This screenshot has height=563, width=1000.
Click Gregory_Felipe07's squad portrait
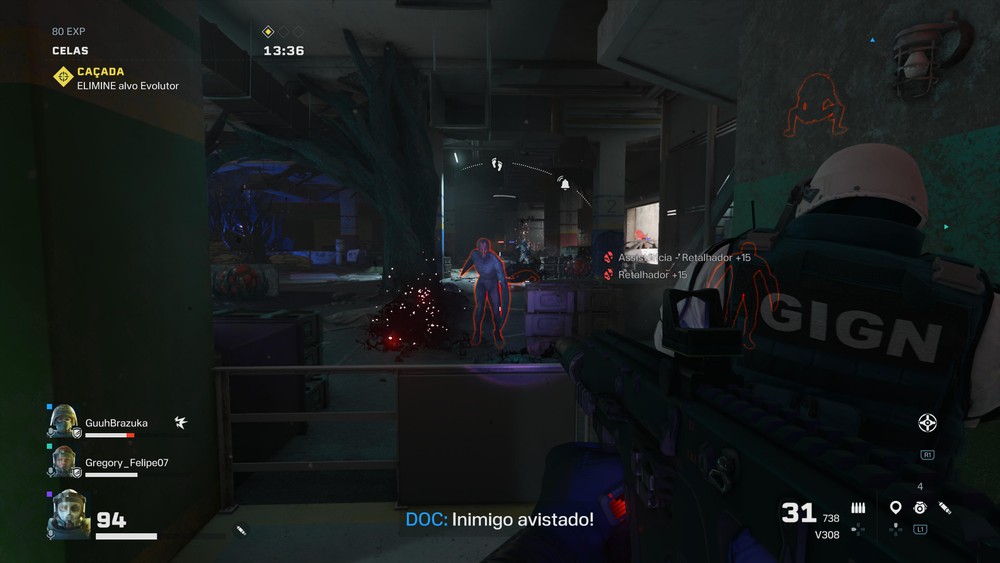(64, 462)
